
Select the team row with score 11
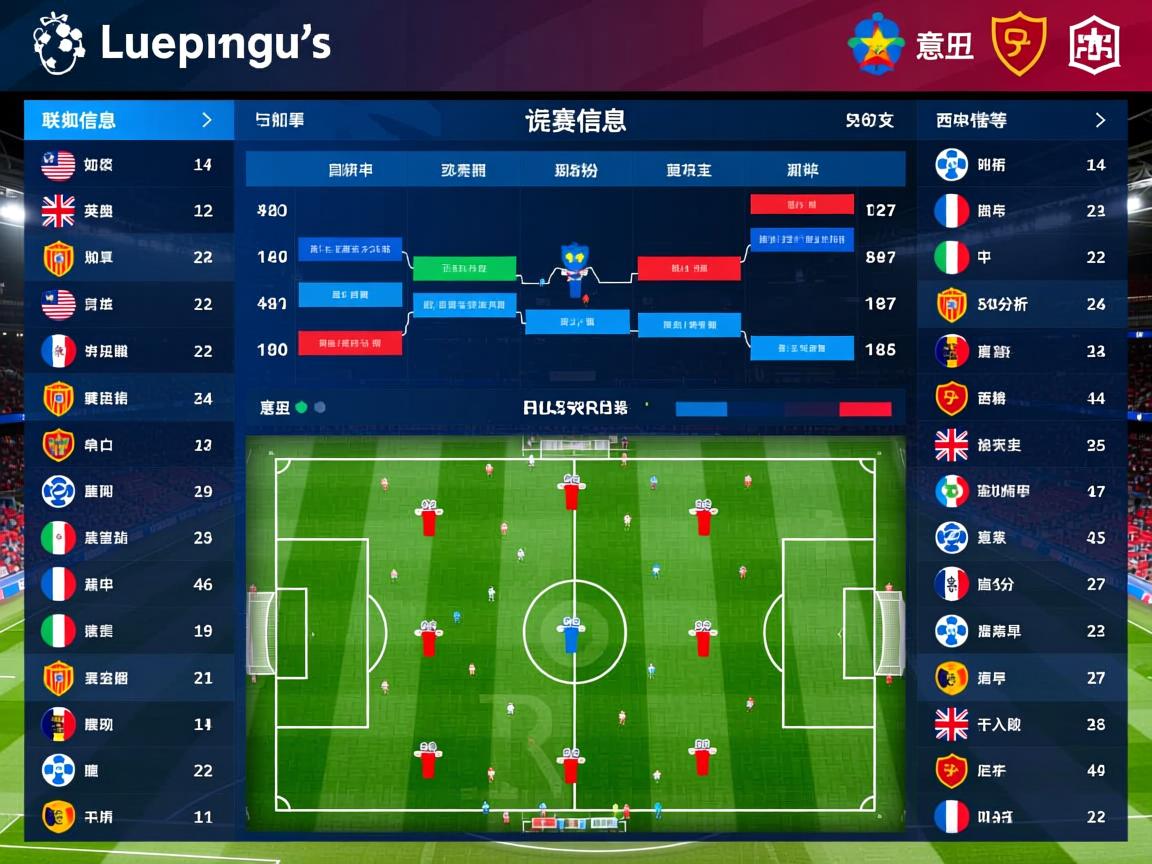128,817
